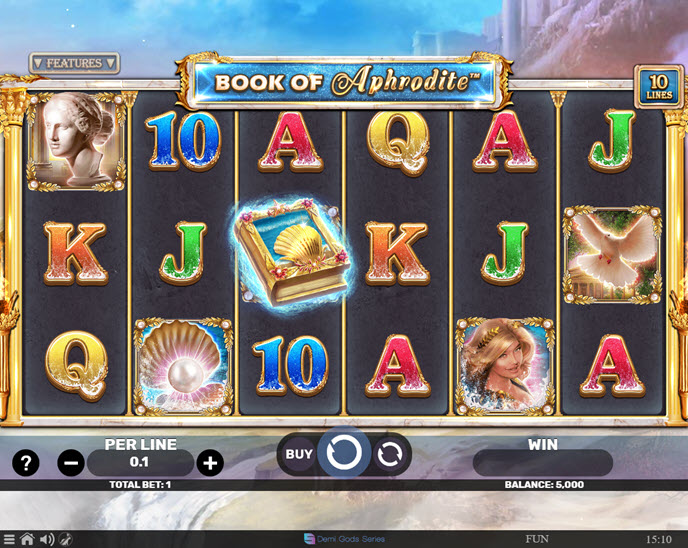Go to the home lobby icon

coord(27,540)
